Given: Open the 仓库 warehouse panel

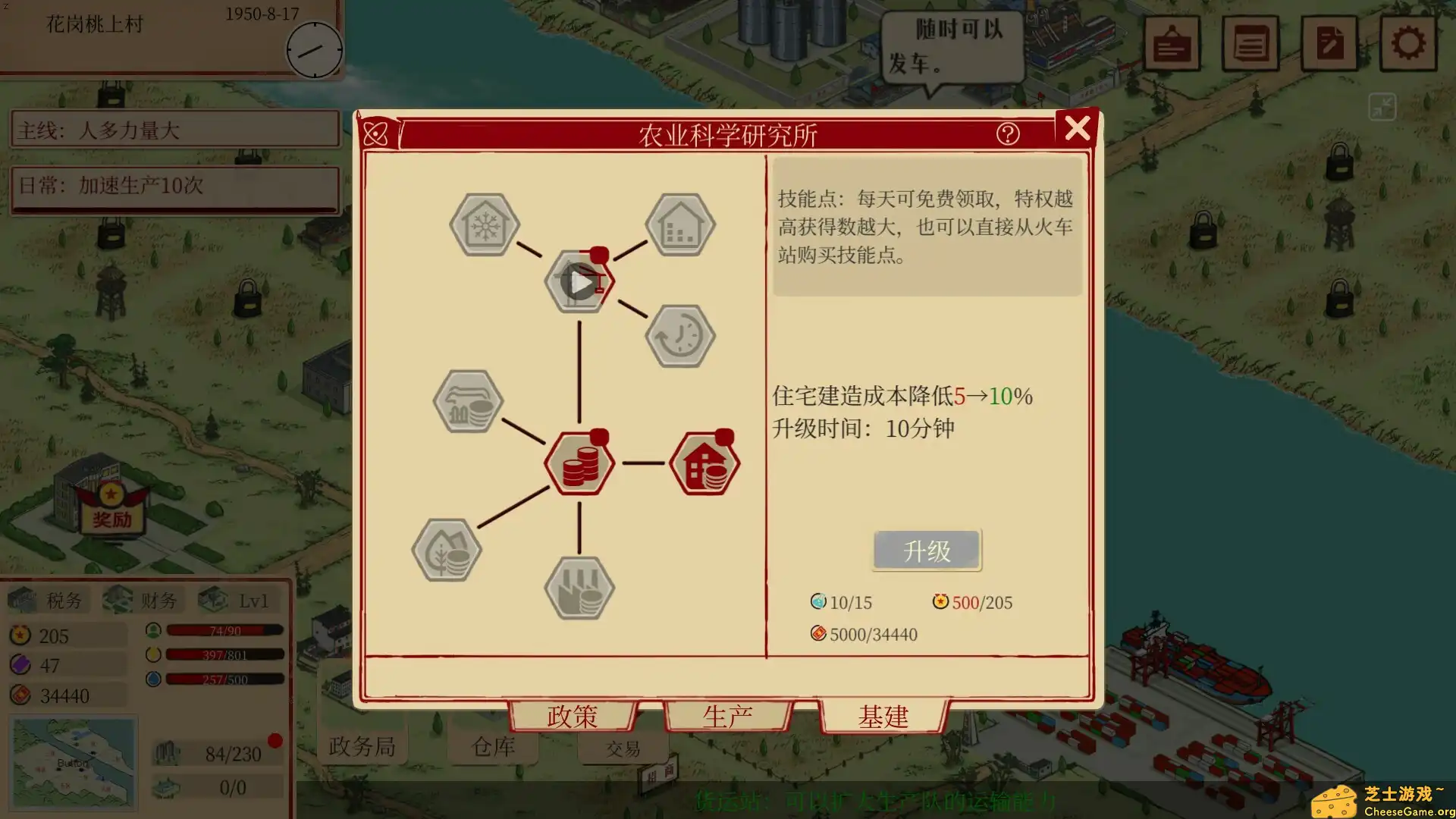Looking at the screenshot, I should pyautogui.click(x=493, y=746).
